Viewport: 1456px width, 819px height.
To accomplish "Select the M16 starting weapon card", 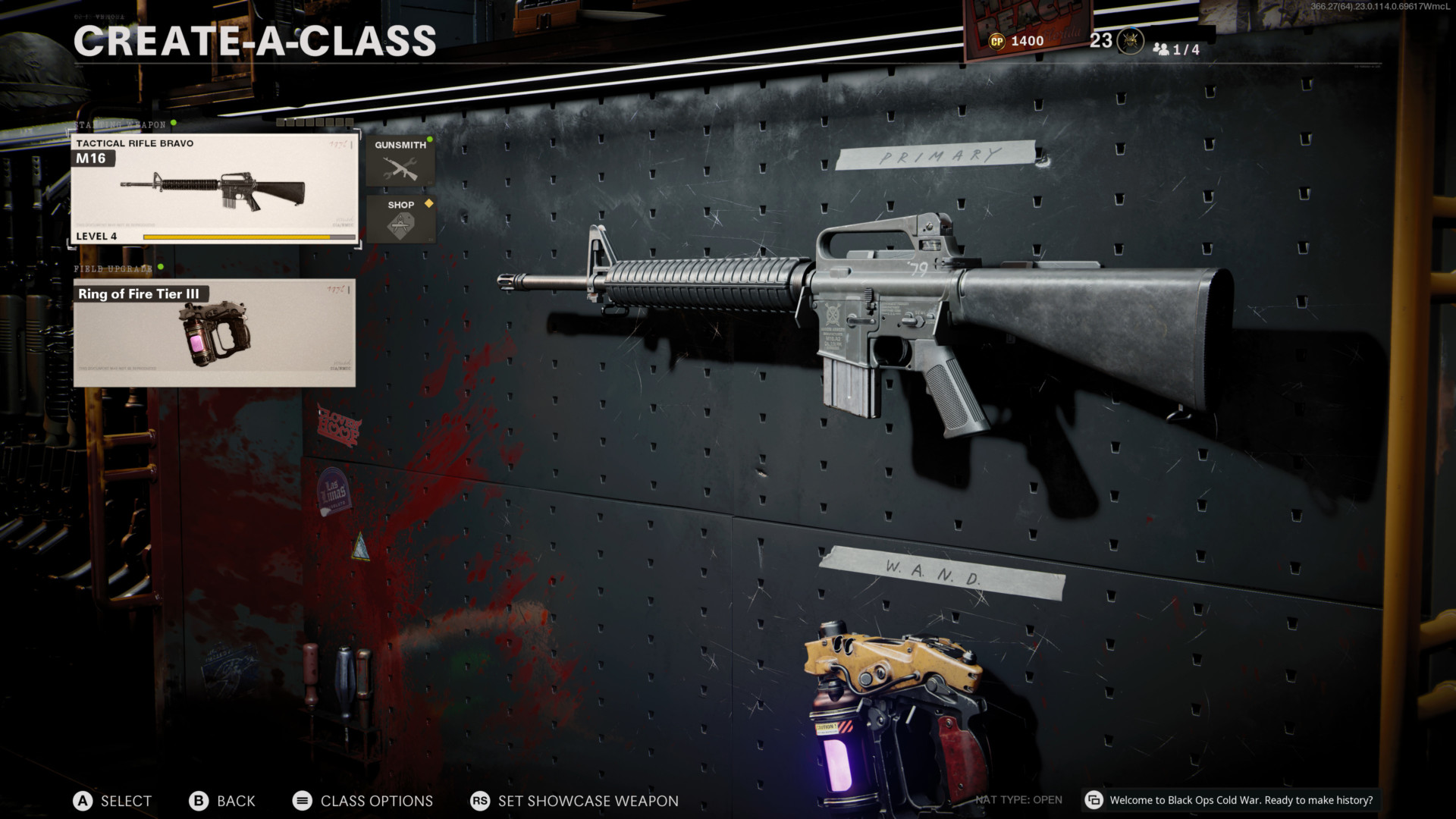I will (x=214, y=190).
